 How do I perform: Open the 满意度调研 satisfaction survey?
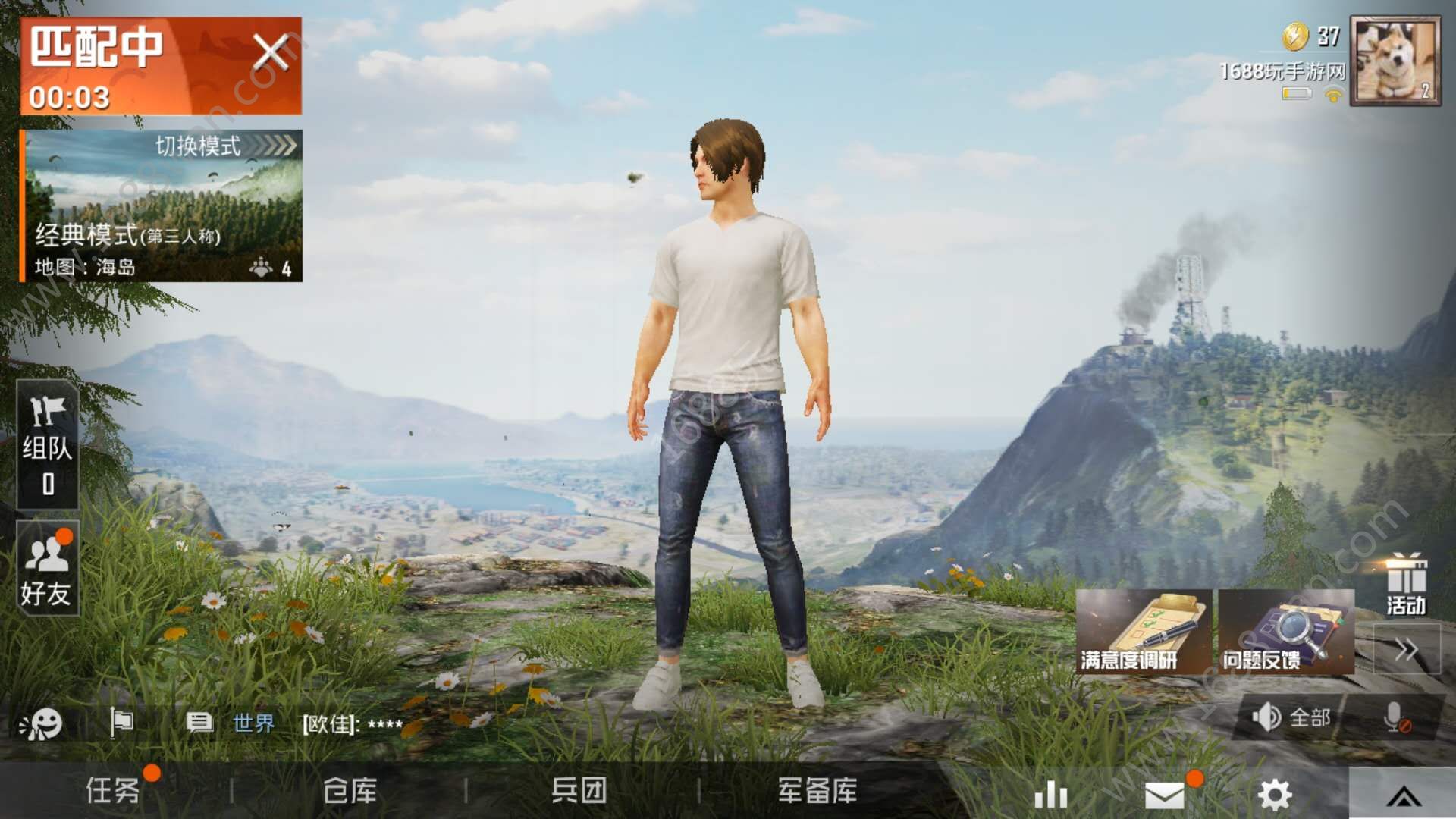click(x=1142, y=632)
